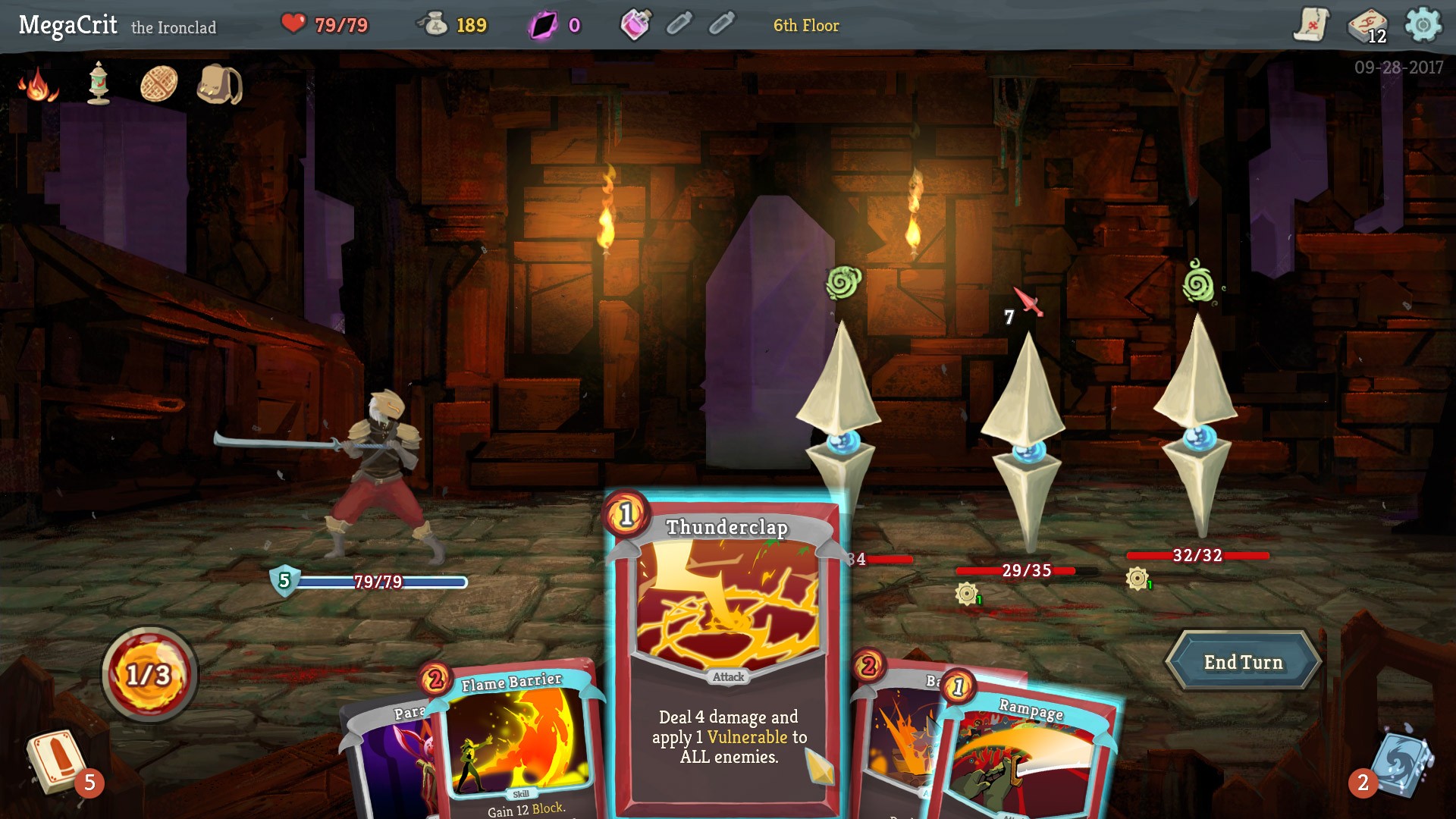The width and height of the screenshot is (1456, 819).
Task: Select the green lantern relic
Action: point(99,85)
